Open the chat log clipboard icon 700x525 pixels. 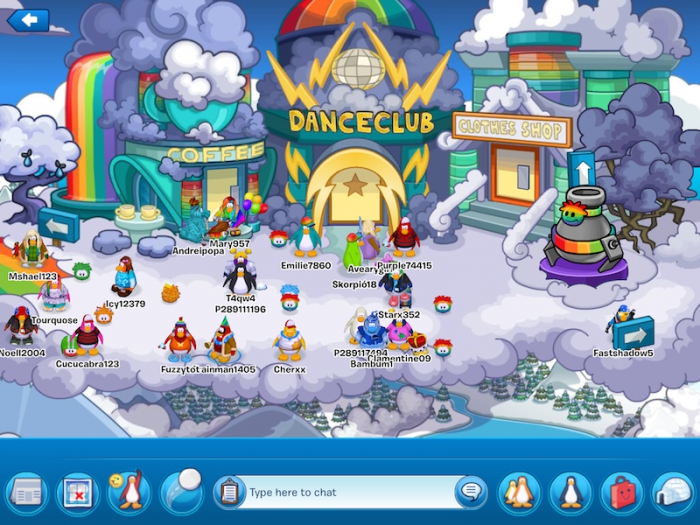click(229, 492)
